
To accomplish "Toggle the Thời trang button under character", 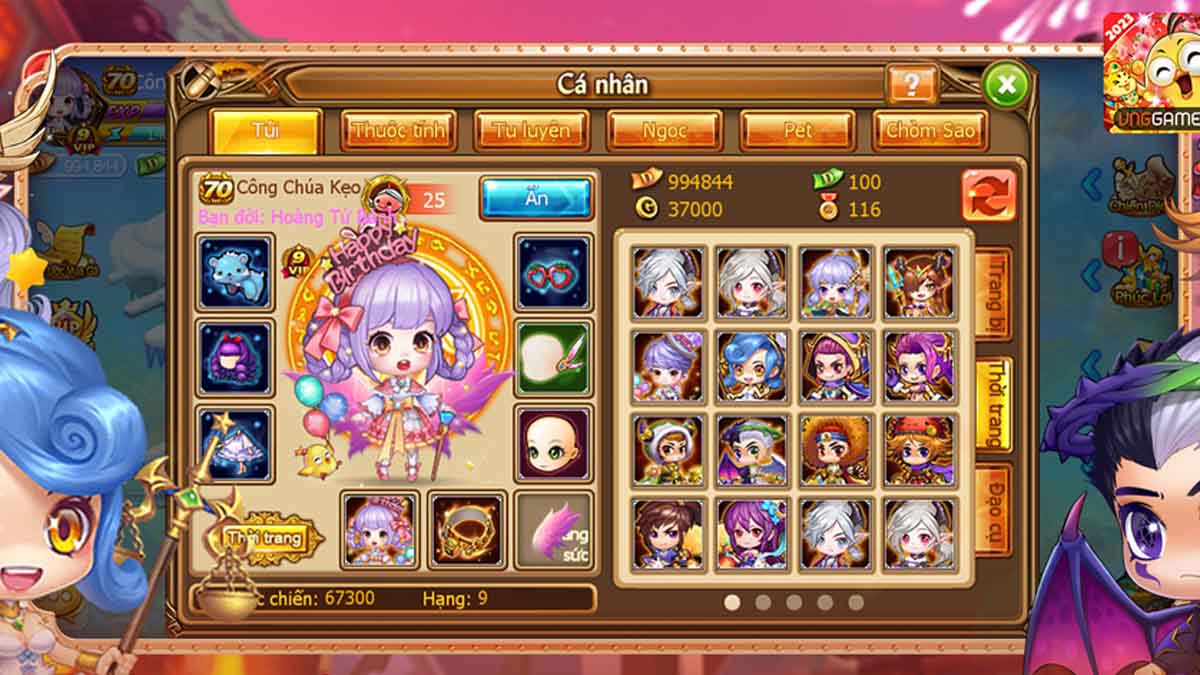I will click(265, 539).
